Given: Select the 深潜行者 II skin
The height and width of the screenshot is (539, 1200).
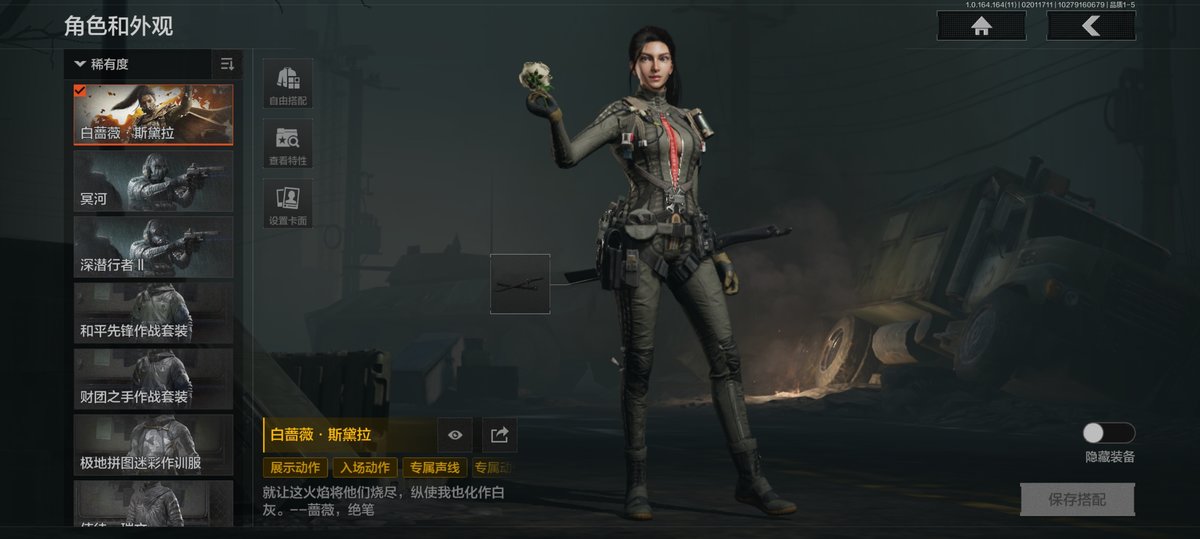Looking at the screenshot, I should (x=153, y=247).
